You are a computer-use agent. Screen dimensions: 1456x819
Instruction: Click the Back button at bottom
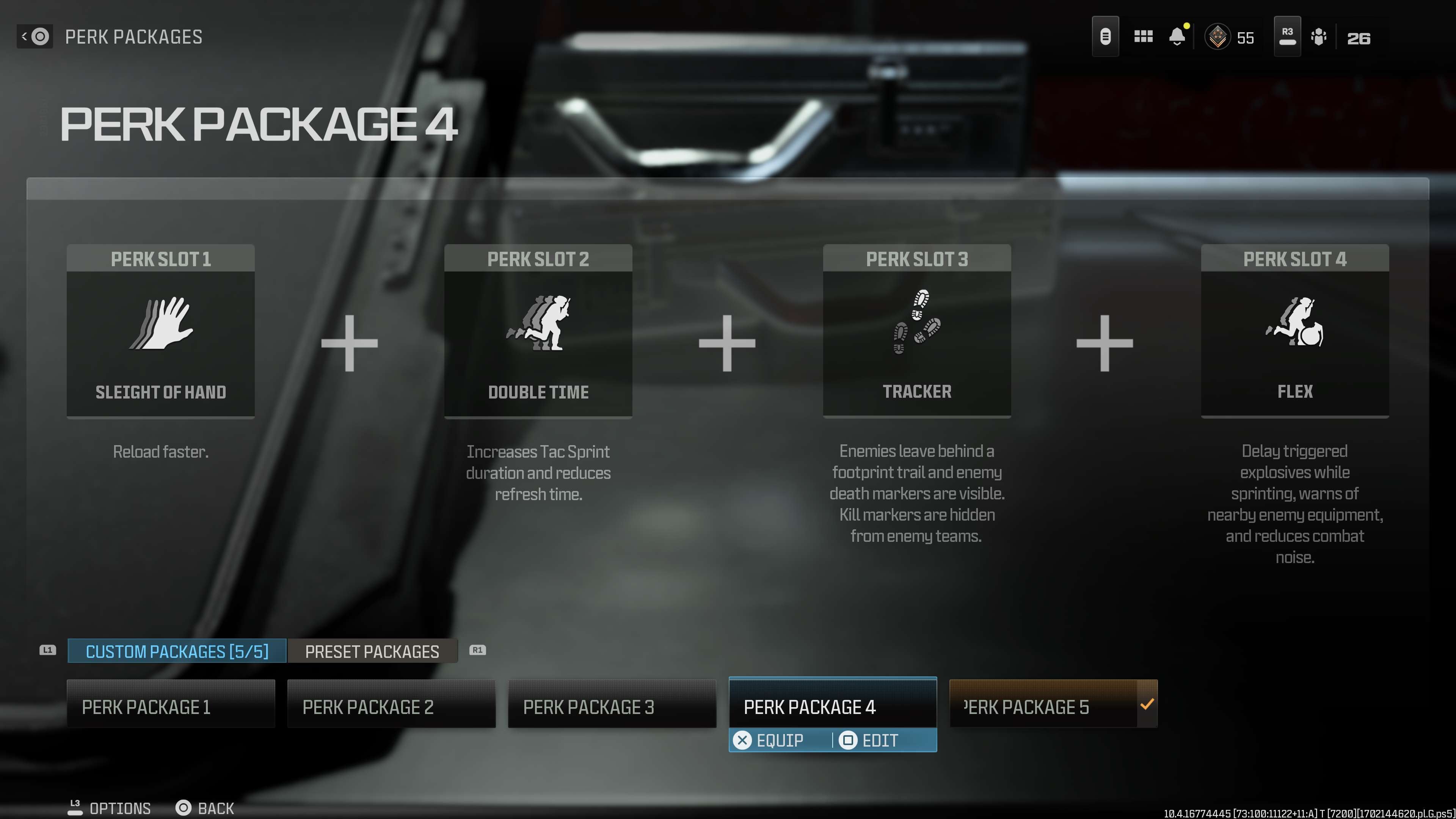205,808
